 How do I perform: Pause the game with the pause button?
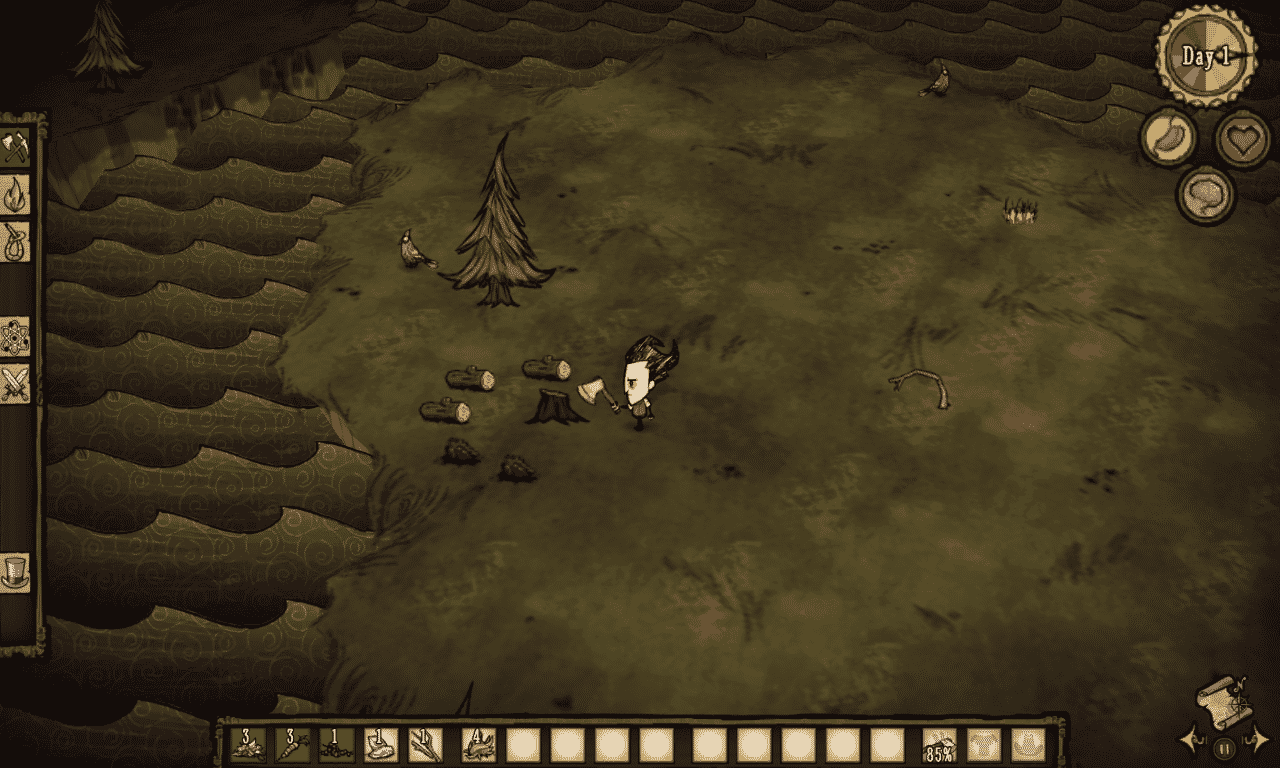1224,746
